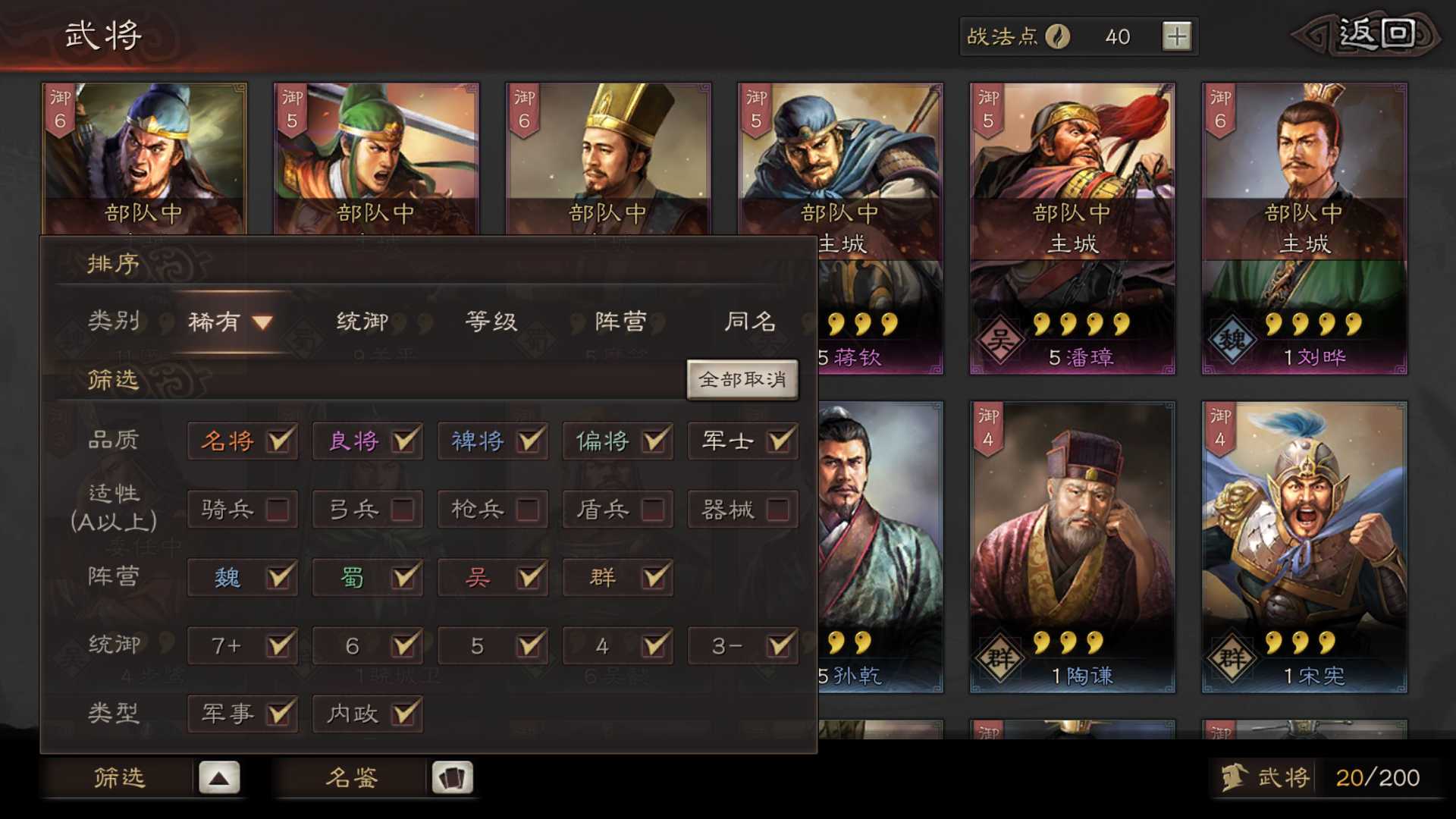Open the 稀有 sort dropdown
Image resolution: width=1456 pixels, height=819 pixels.
tap(227, 322)
